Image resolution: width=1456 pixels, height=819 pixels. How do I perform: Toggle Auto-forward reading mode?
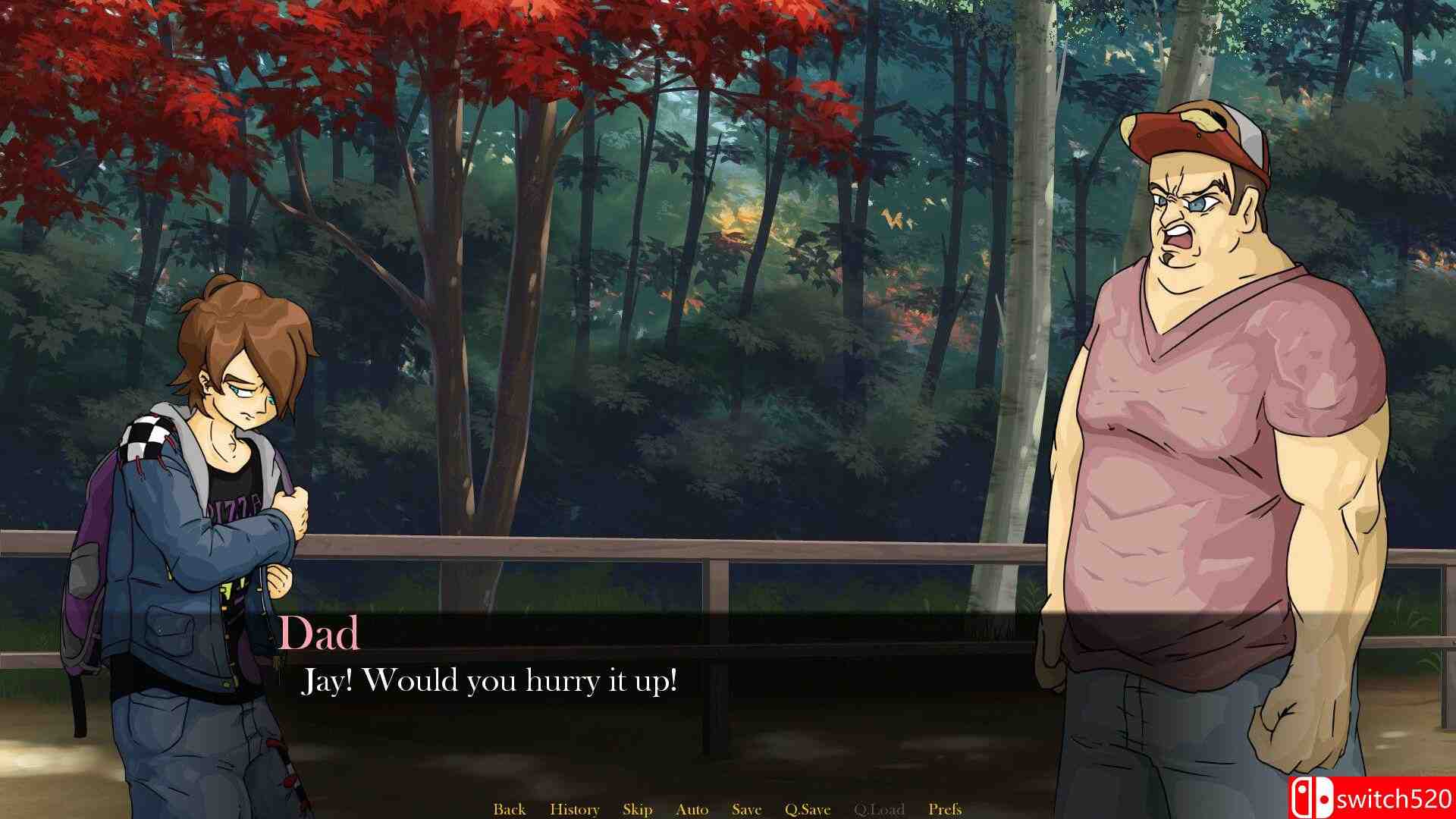click(692, 808)
